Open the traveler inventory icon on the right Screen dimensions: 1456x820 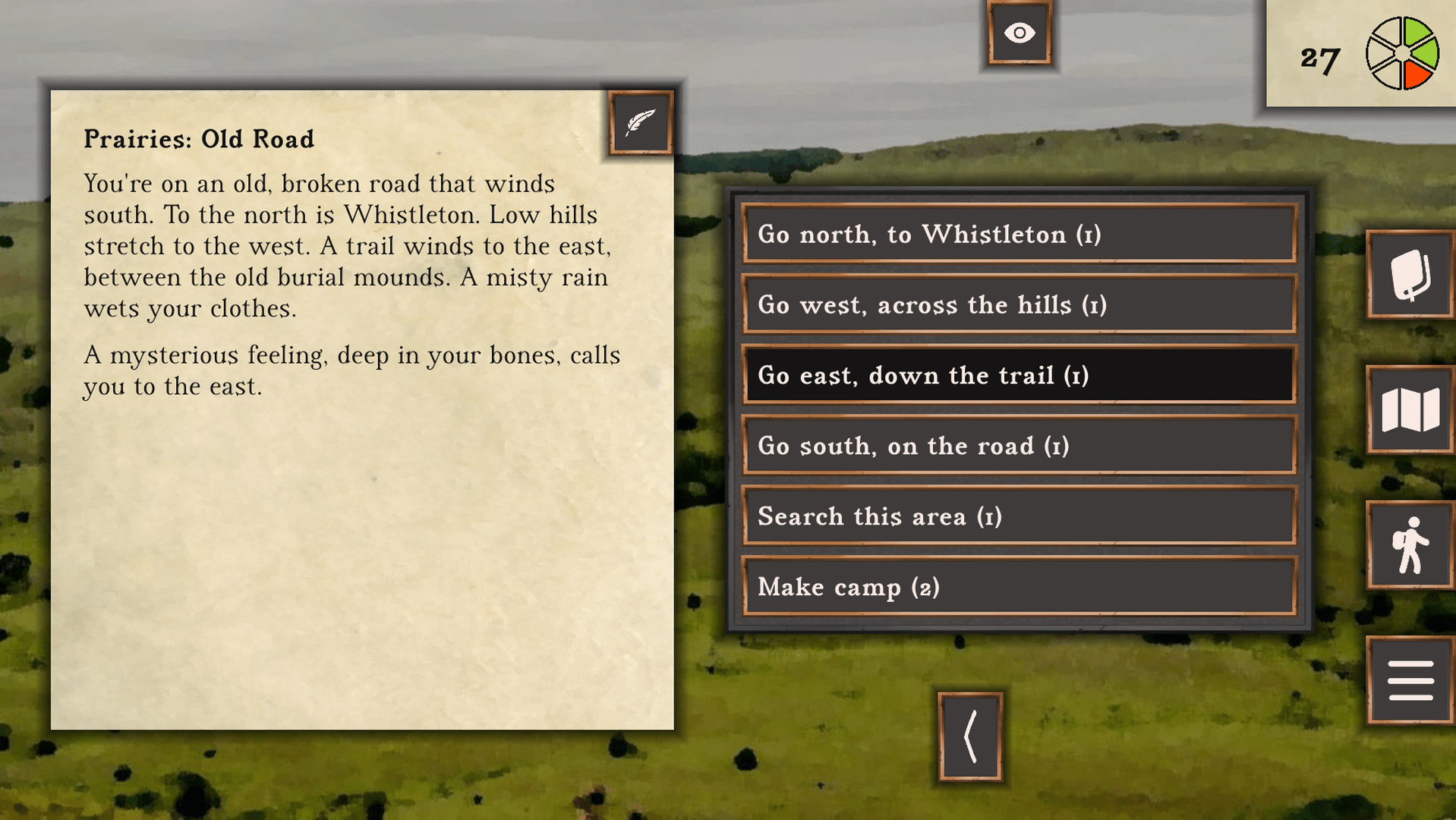(1410, 545)
